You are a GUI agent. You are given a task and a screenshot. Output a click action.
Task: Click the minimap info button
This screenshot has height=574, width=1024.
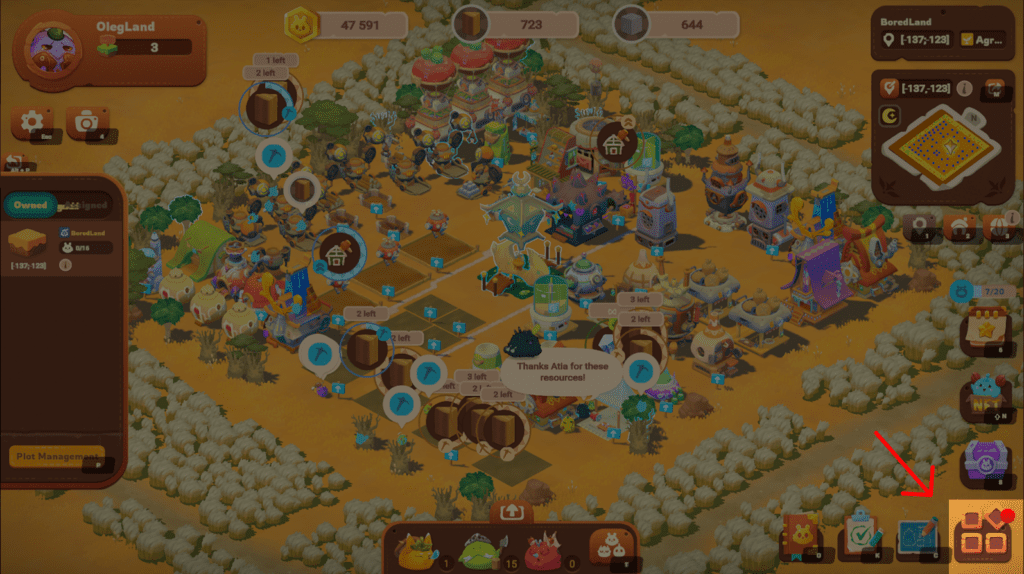click(965, 89)
